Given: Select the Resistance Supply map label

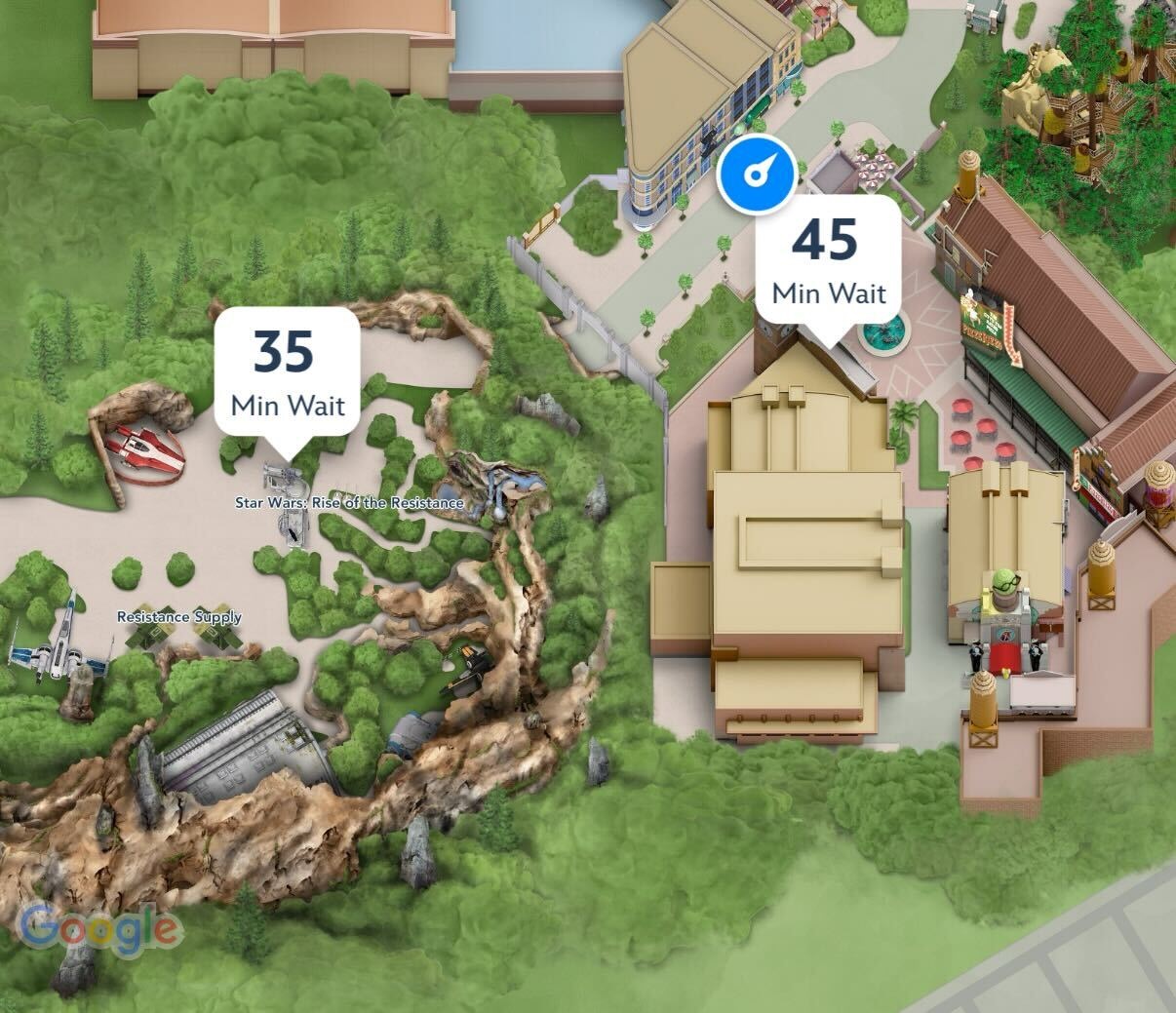Looking at the screenshot, I should coord(179,617).
